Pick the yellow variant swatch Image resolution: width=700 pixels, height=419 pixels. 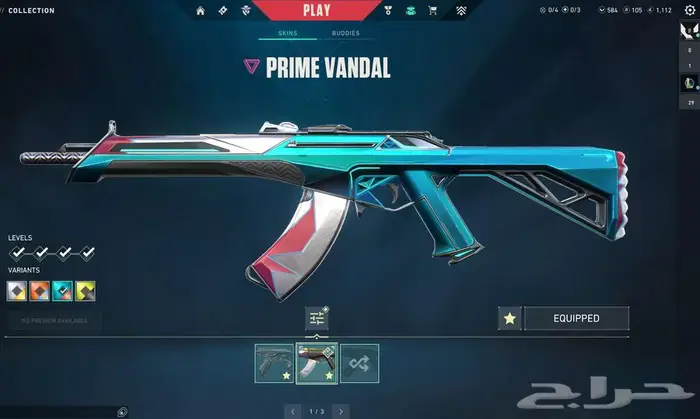(86, 291)
